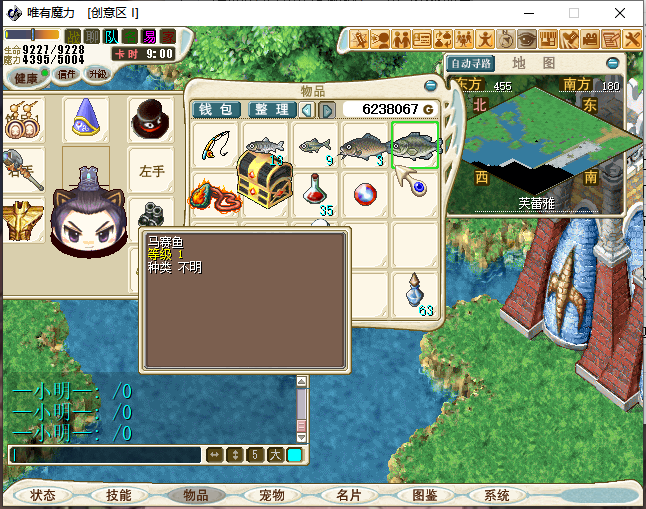Select the green-highlighted fish slot

coord(415,146)
